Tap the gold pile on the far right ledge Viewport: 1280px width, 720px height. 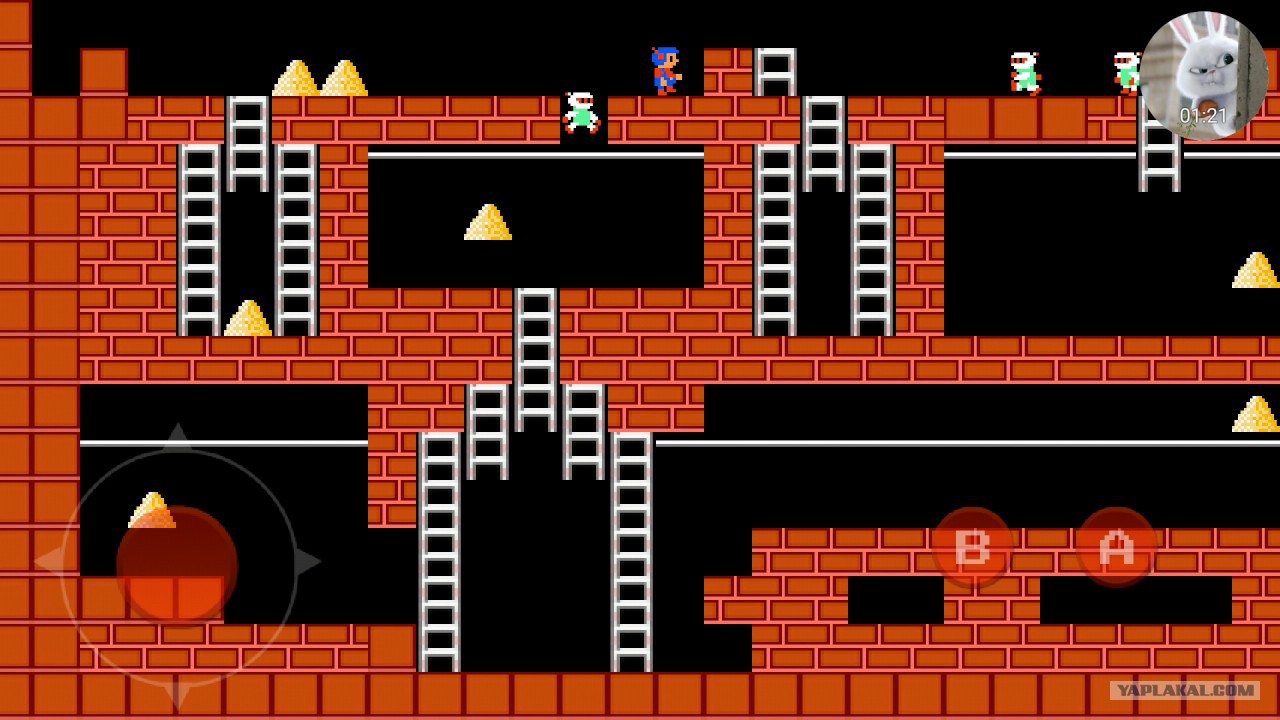click(x=1258, y=268)
